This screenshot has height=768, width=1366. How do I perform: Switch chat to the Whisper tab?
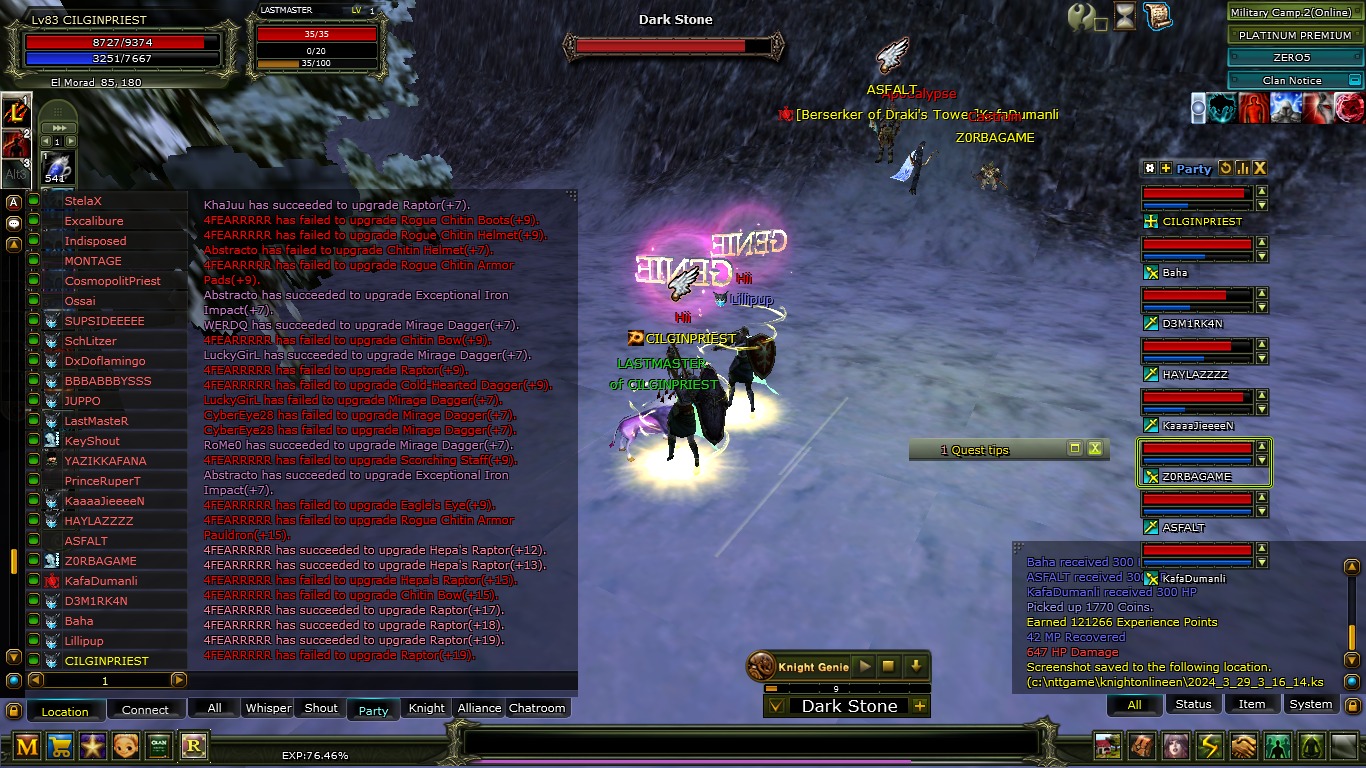click(x=268, y=708)
